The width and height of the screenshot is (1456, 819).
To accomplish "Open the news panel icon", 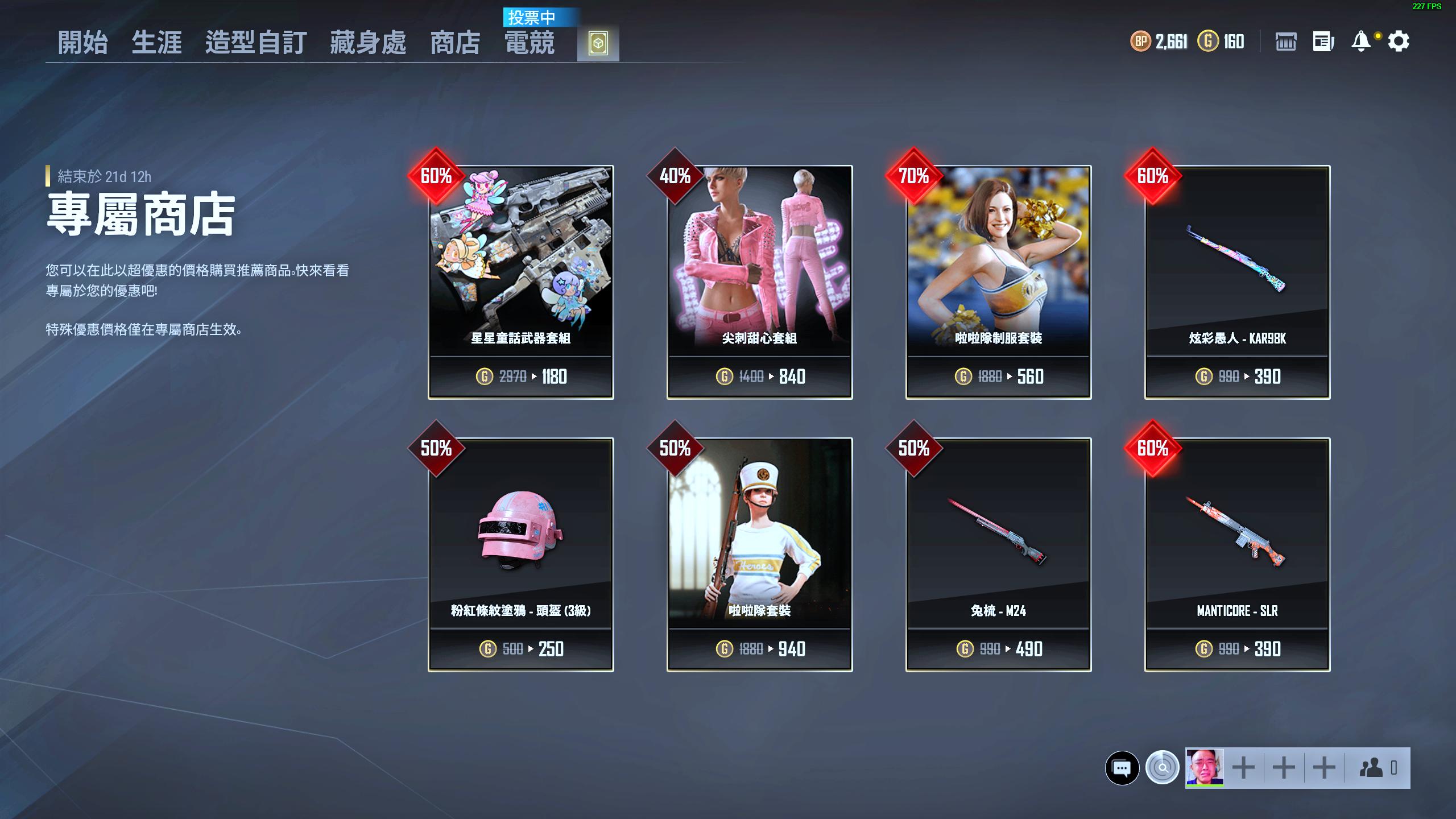I will [x=1322, y=42].
